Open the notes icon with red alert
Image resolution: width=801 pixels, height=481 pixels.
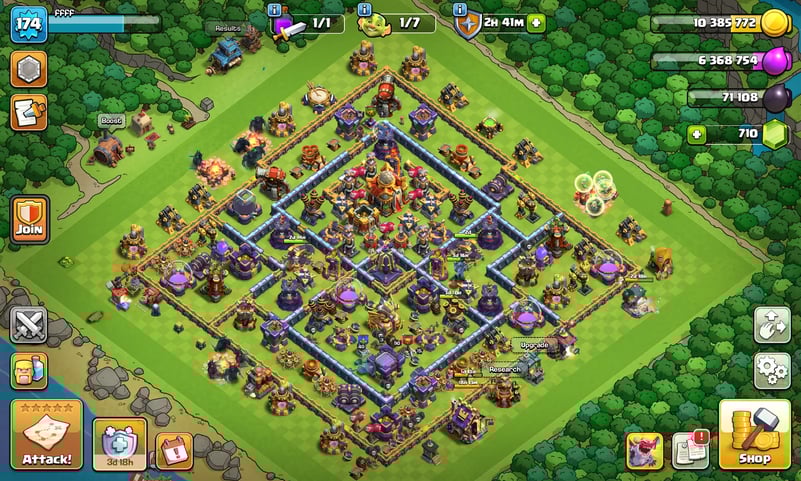pyautogui.click(x=690, y=451)
